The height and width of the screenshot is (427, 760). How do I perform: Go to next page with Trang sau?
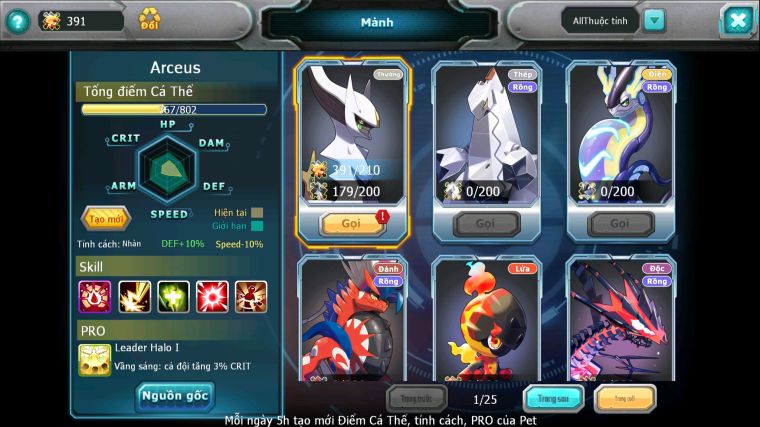[553, 399]
